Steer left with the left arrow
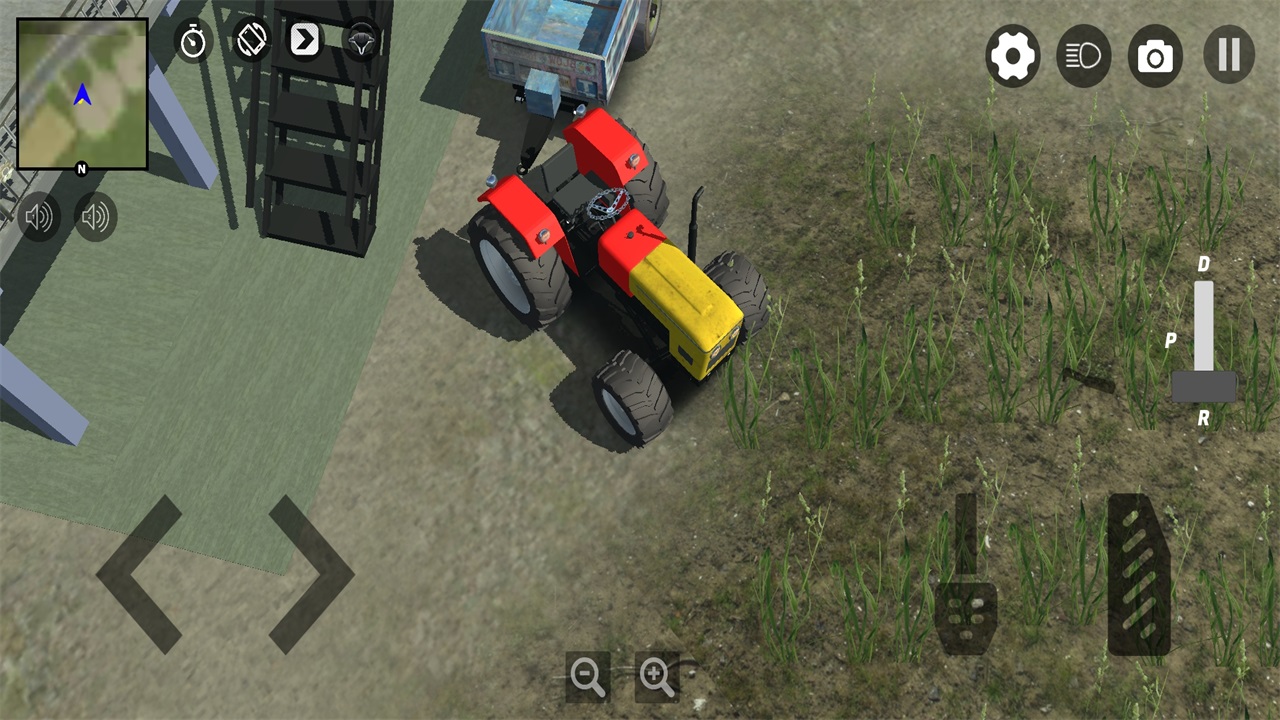 coord(139,574)
